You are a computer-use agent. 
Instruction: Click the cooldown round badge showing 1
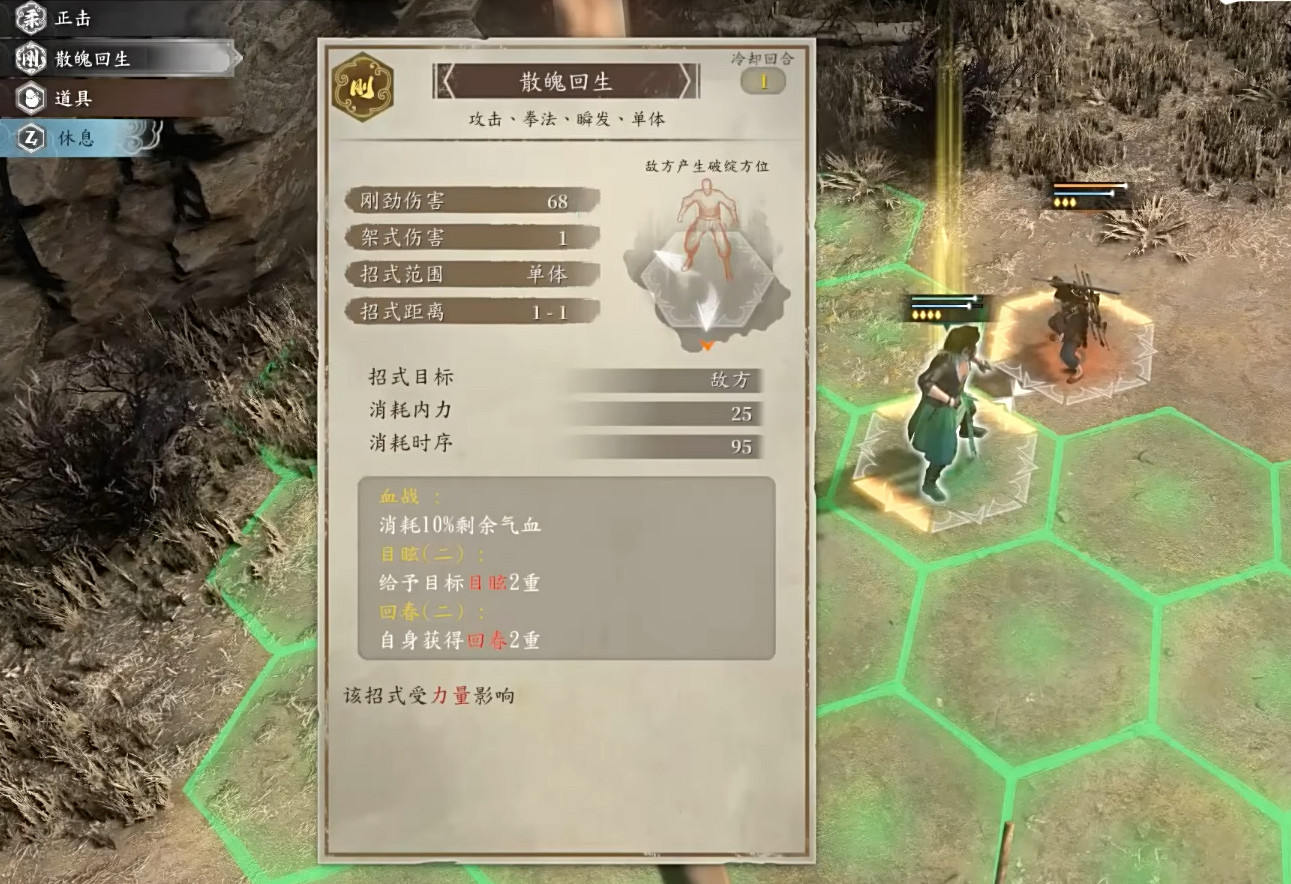click(x=763, y=83)
